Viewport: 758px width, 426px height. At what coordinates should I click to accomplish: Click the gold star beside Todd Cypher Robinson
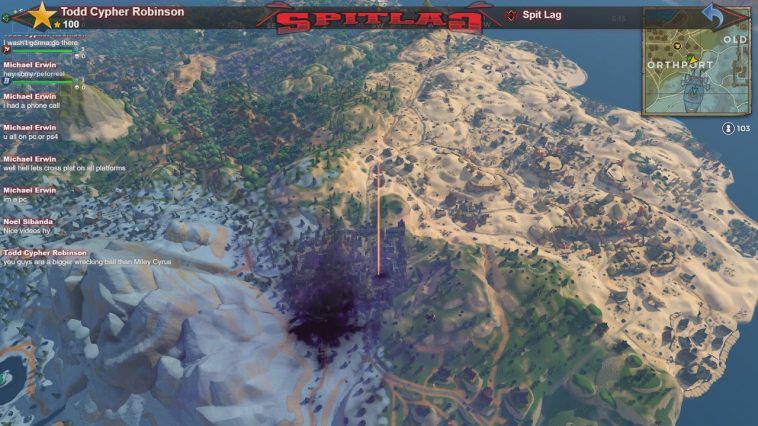click(x=42, y=14)
